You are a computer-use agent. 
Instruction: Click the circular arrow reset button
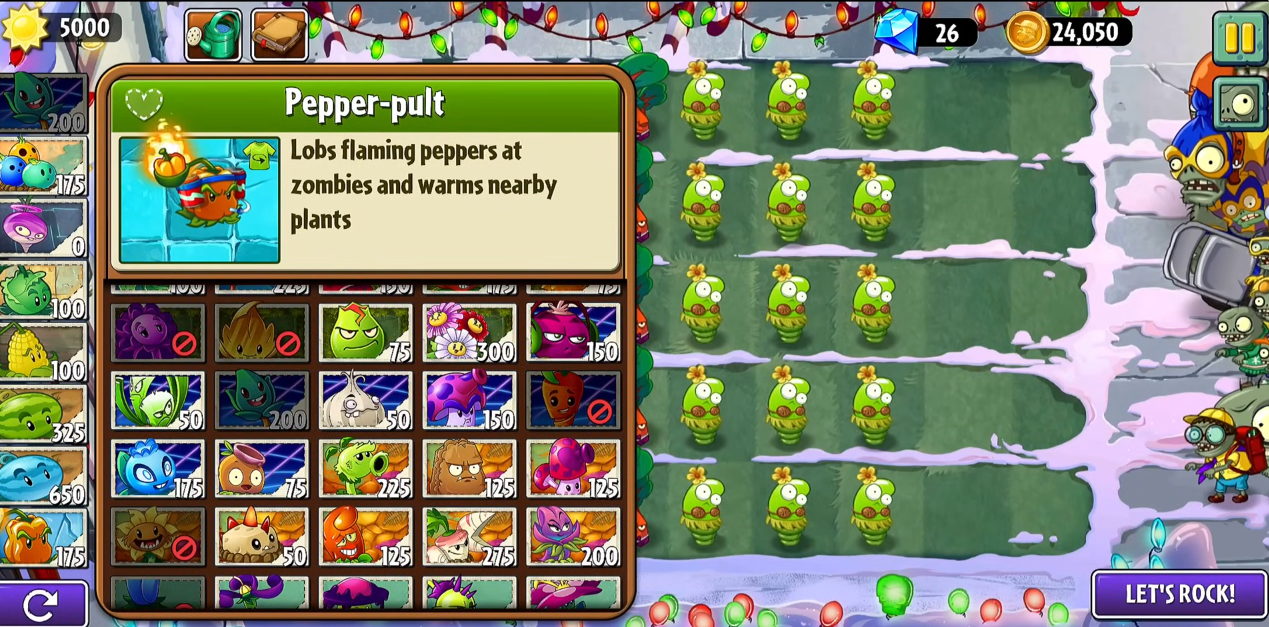coord(40,604)
